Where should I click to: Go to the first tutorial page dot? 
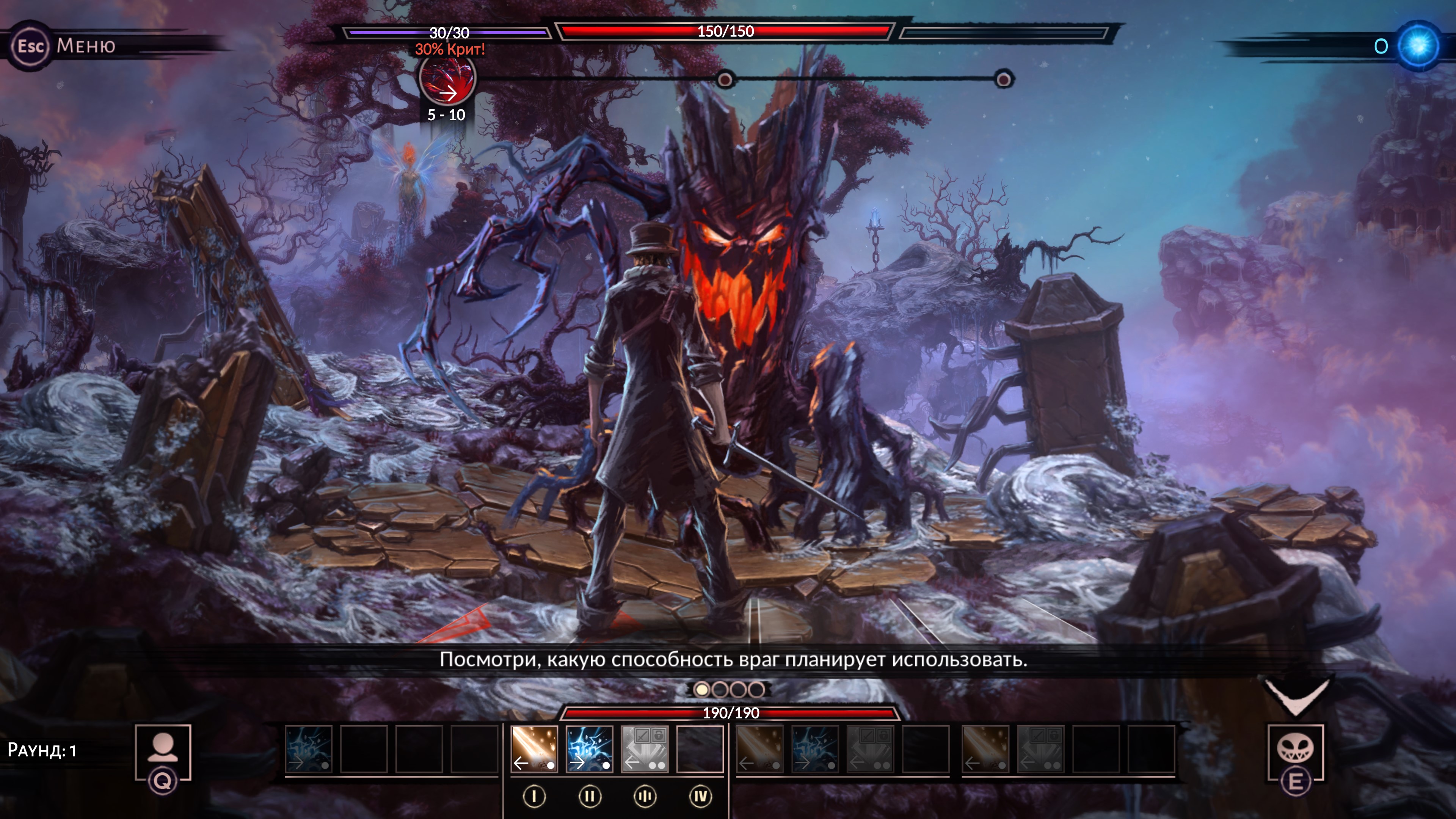click(701, 690)
